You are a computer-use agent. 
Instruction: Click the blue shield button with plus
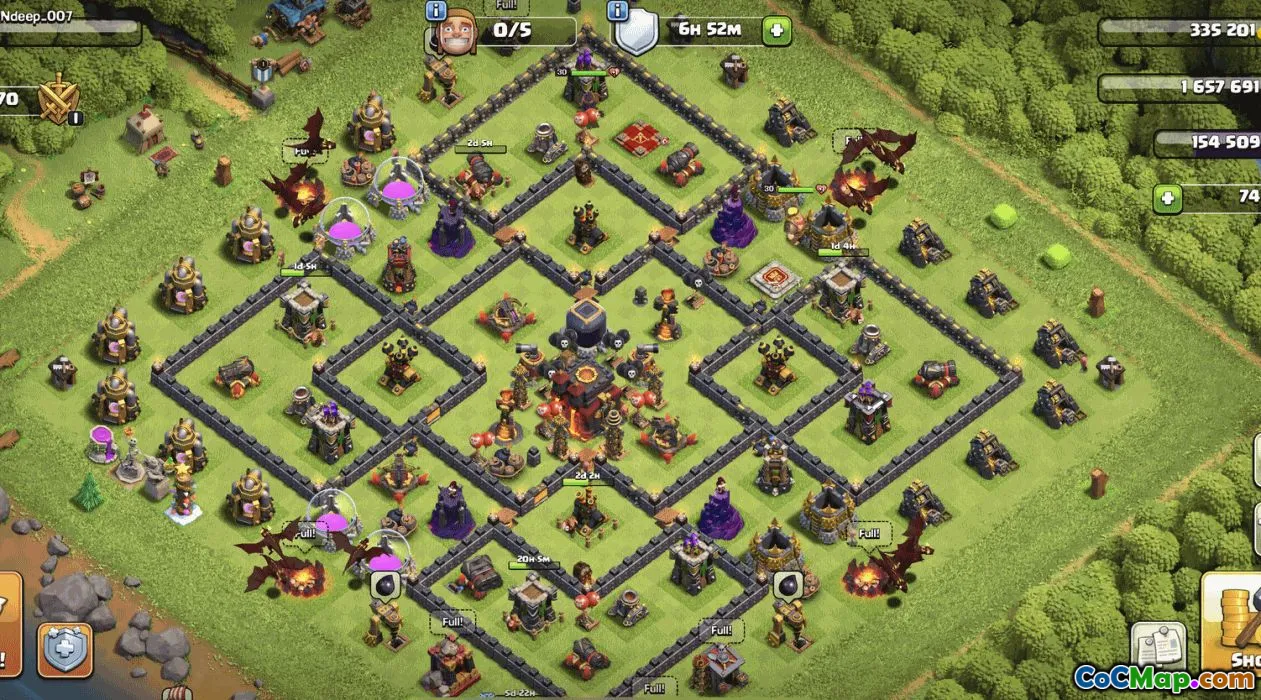(65, 650)
